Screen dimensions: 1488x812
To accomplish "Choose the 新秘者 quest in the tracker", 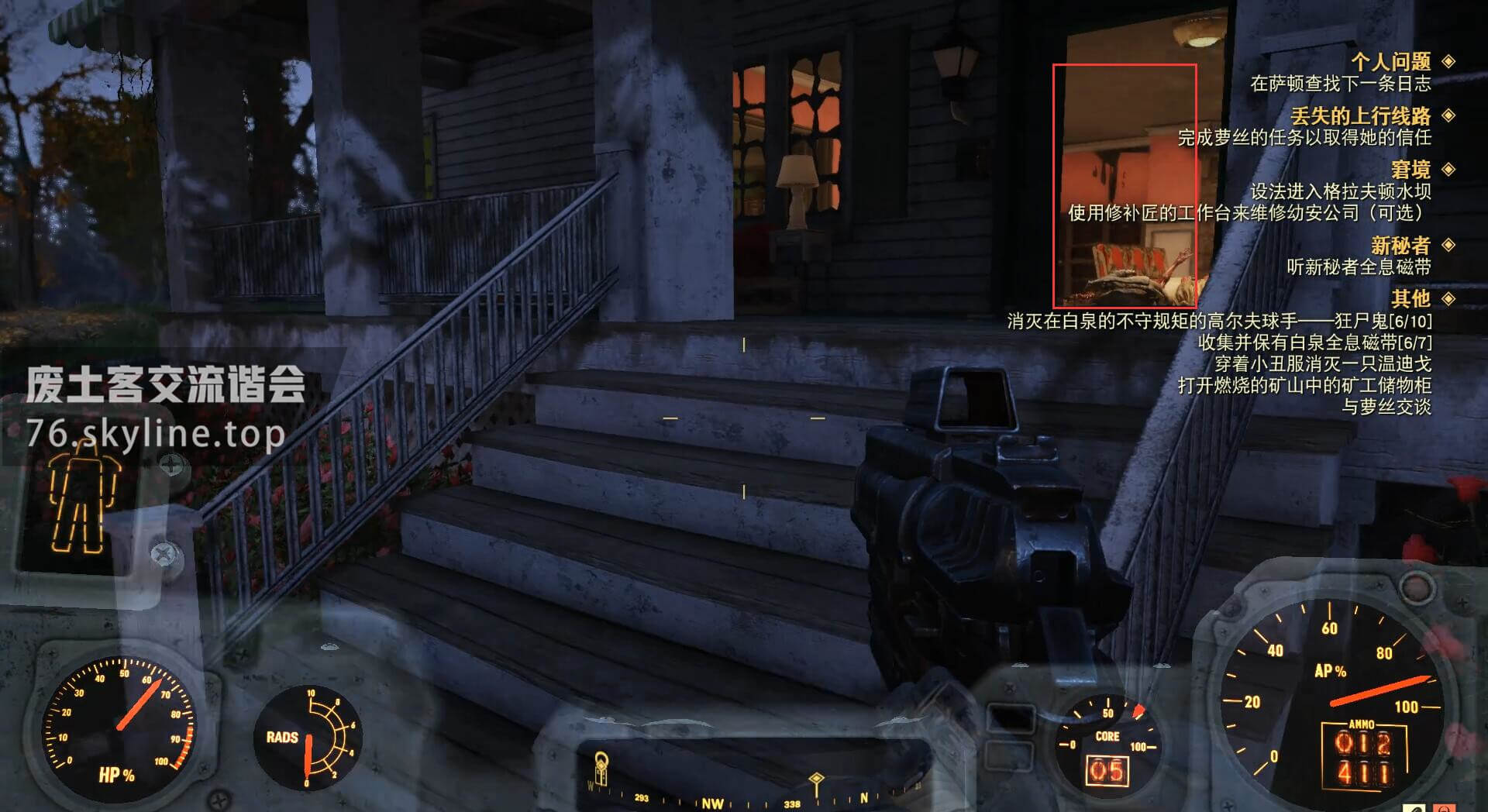I will [1400, 246].
